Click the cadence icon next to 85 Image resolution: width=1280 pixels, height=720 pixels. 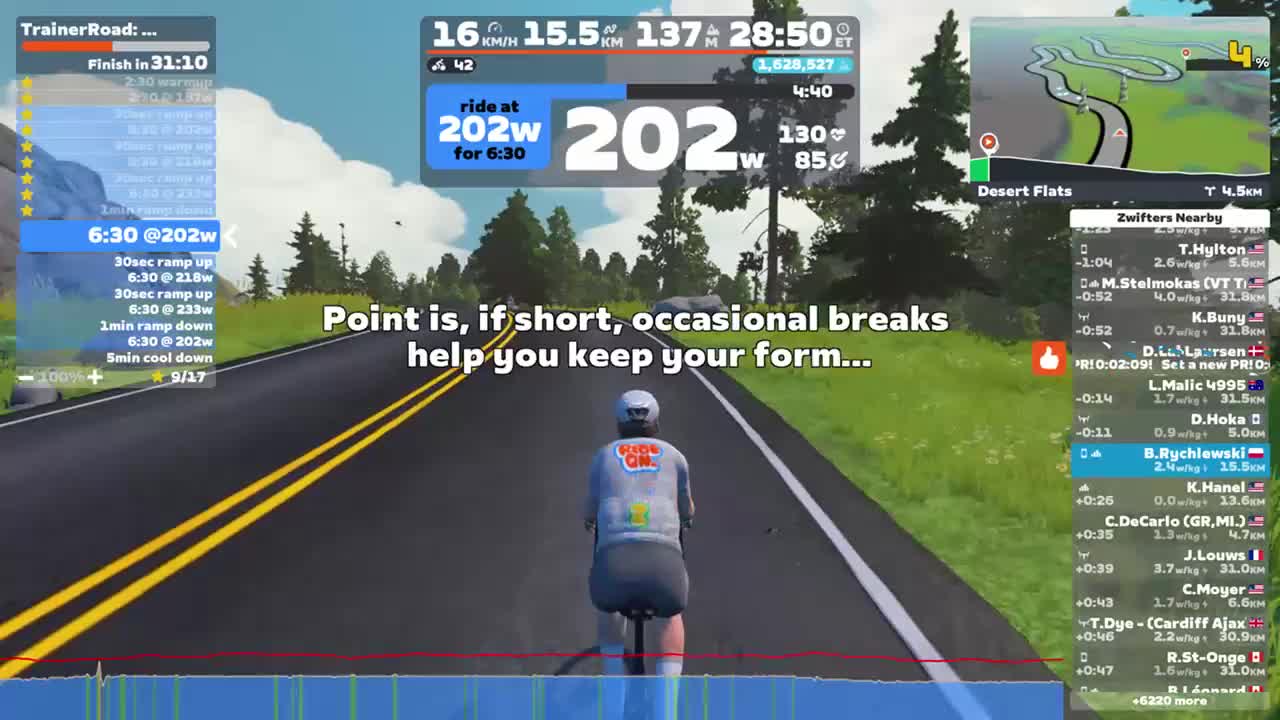pyautogui.click(x=838, y=160)
